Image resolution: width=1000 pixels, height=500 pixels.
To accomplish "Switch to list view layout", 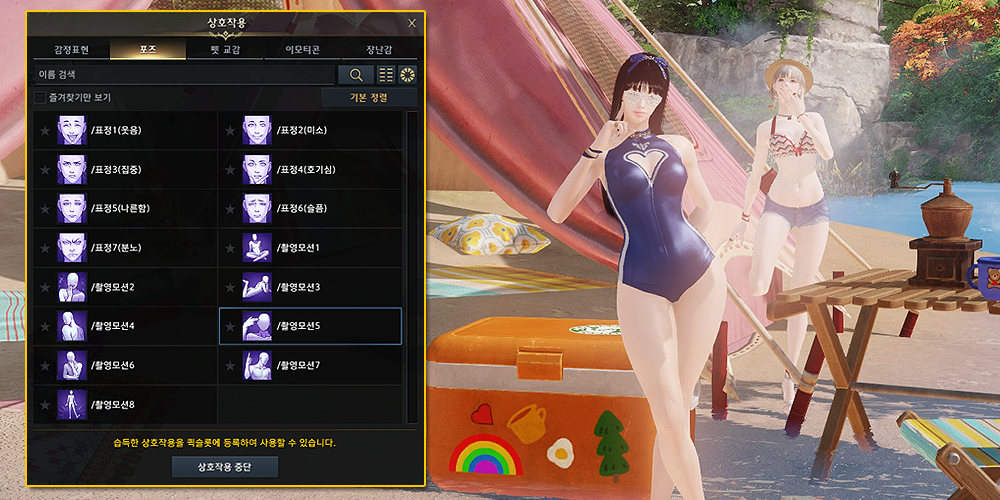I will coord(386,75).
